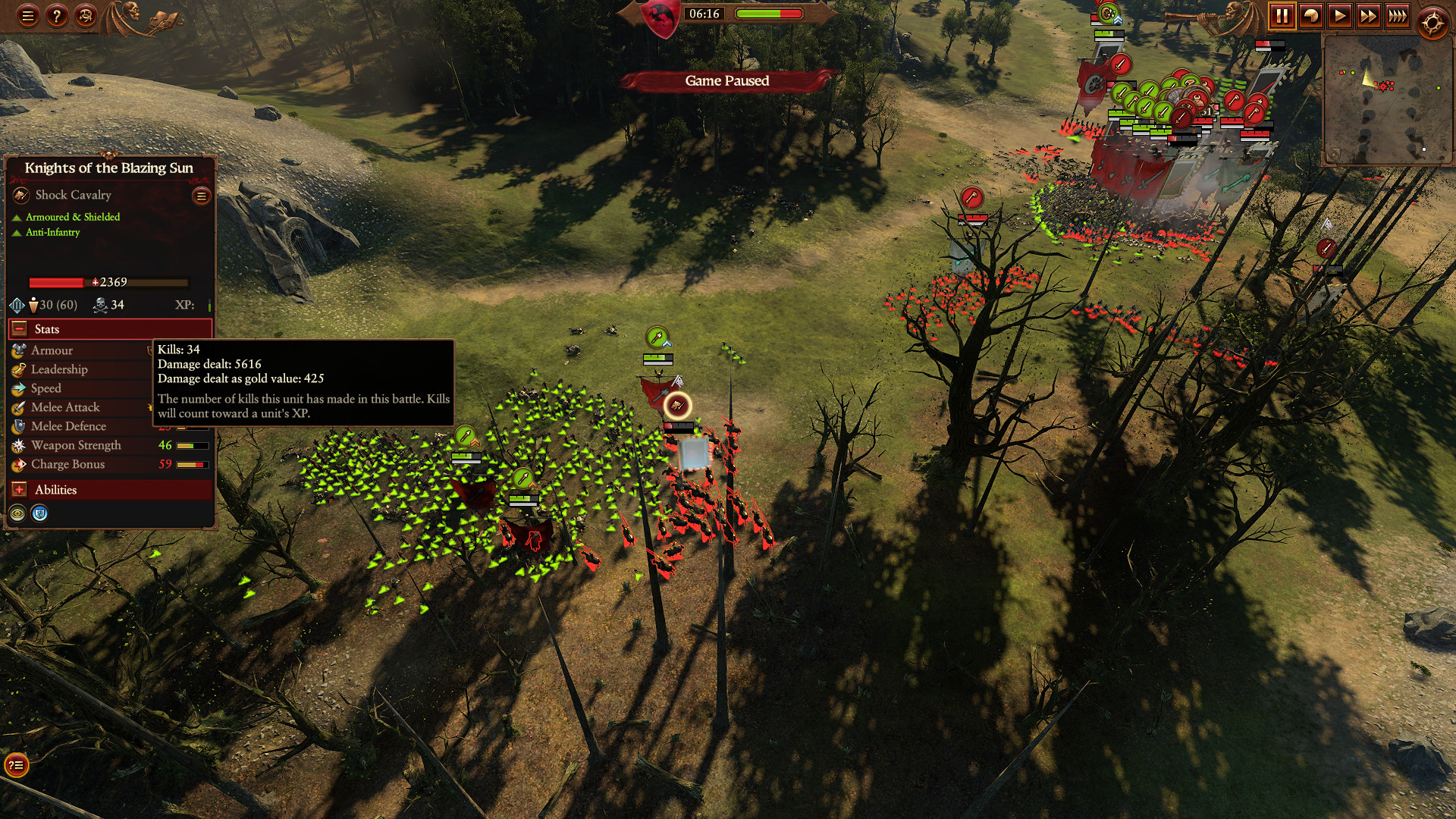Screen dimensions: 1456x819
Task: Click the Charge Bonus icon
Action: click(17, 464)
